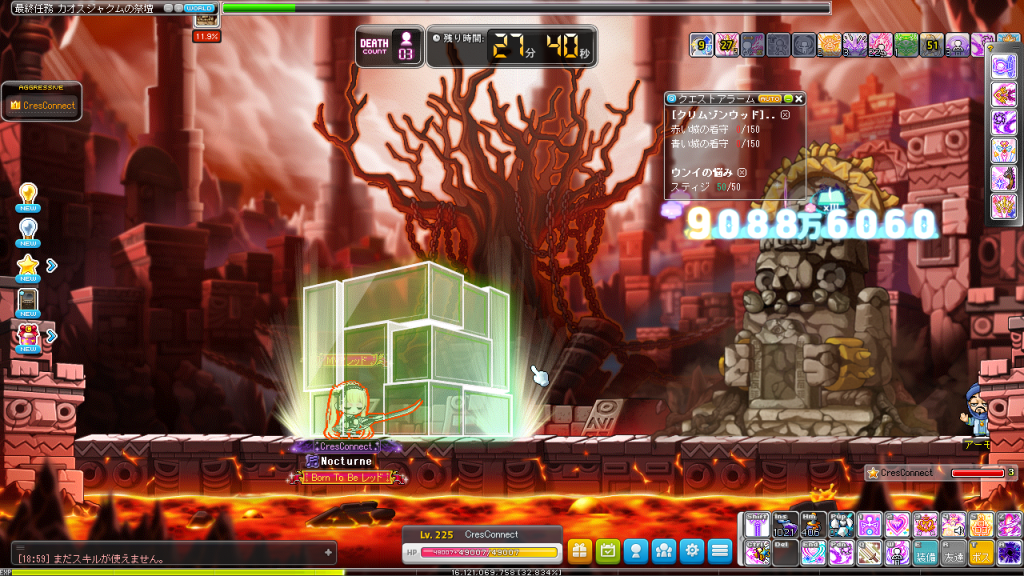The image size is (1024, 576).
Task: Open the green calendar event menu
Action: tap(607, 550)
